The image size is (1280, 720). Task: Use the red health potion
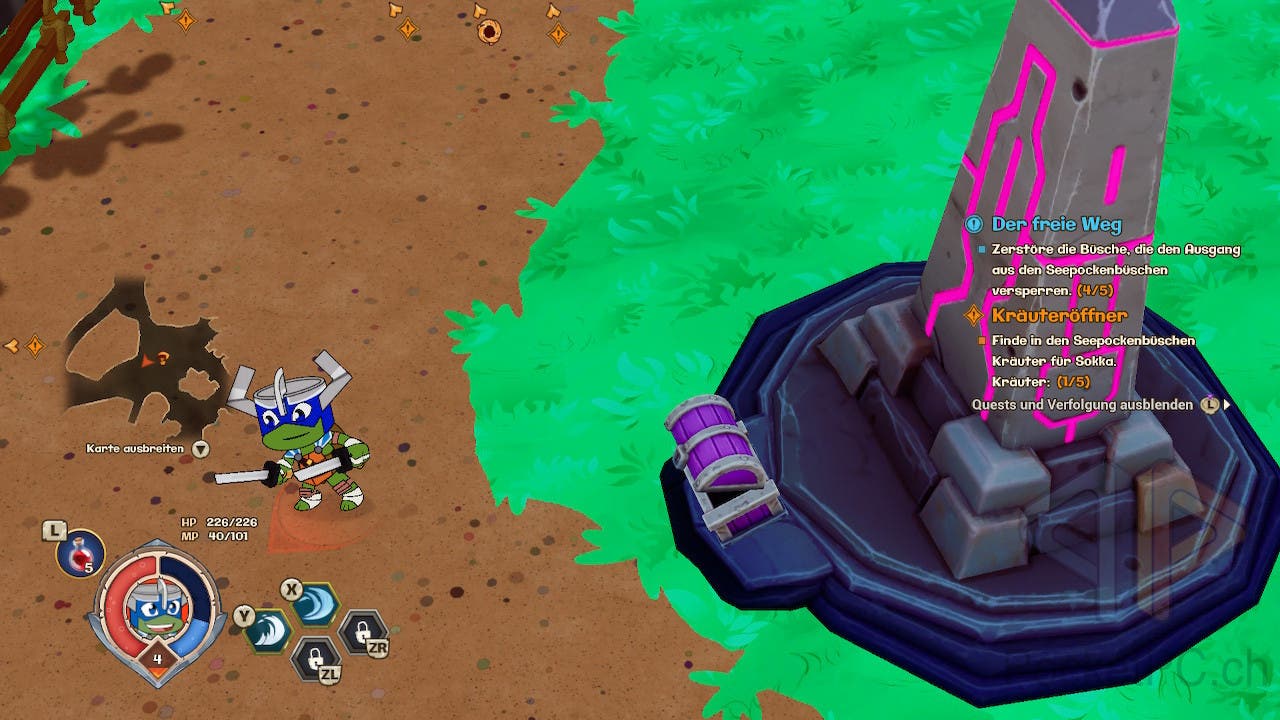click(x=80, y=553)
